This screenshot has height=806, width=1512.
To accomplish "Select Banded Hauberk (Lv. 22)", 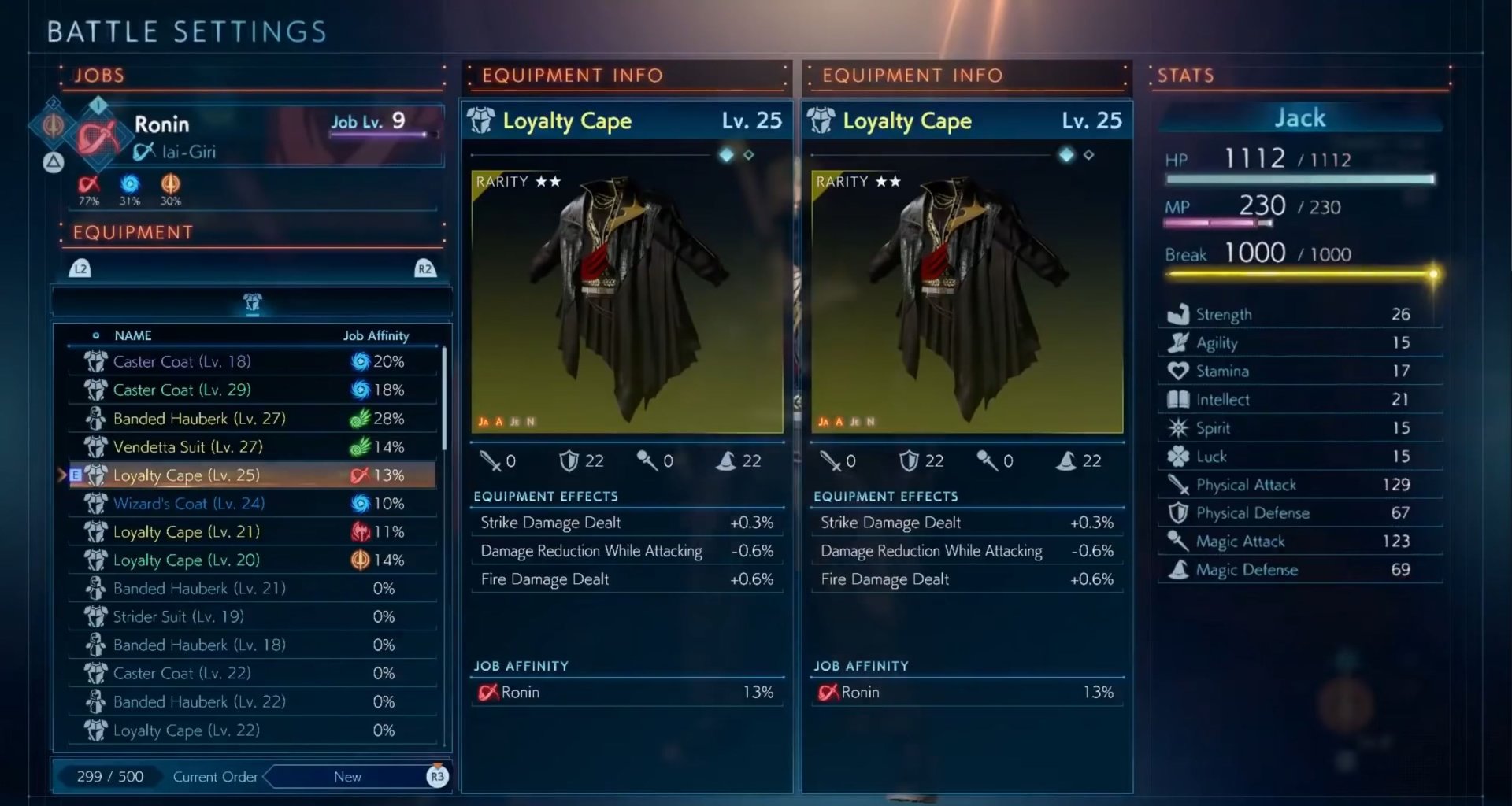I will [252, 701].
